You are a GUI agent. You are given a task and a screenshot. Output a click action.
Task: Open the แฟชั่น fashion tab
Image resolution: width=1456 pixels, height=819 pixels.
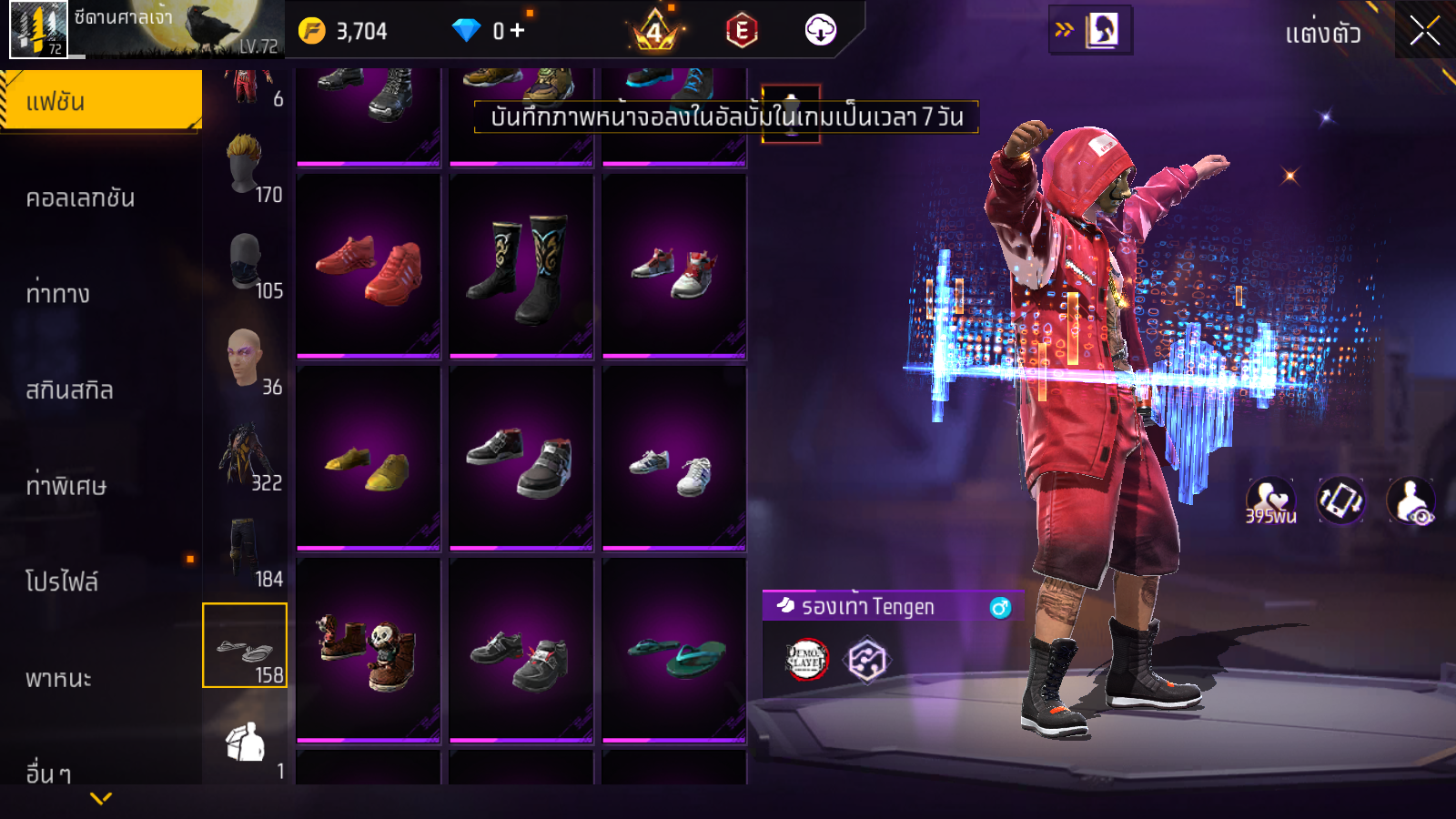[100, 101]
